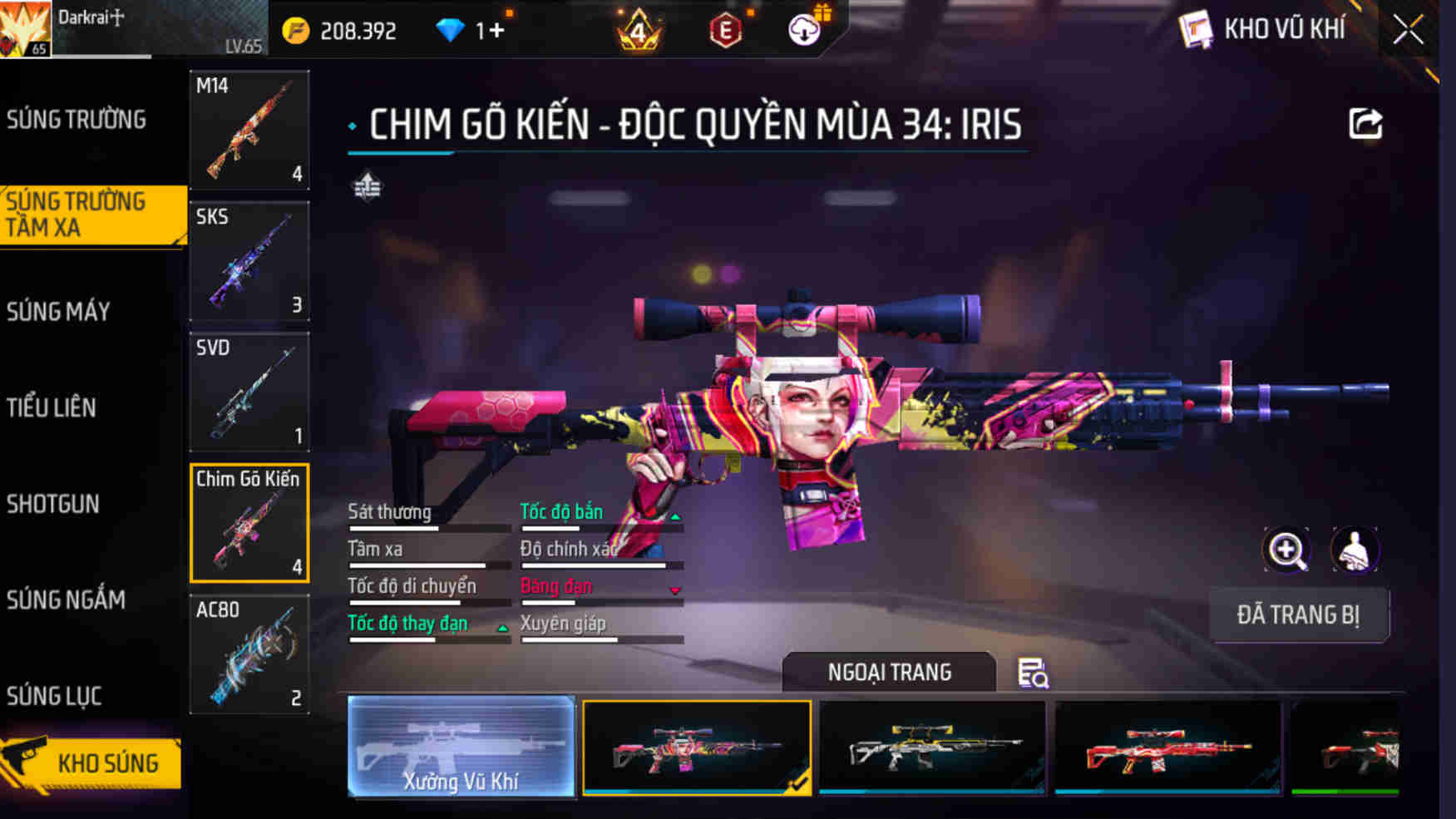Open the share icon for this weapon skin
Viewport: 1456px width, 819px height.
1363,123
